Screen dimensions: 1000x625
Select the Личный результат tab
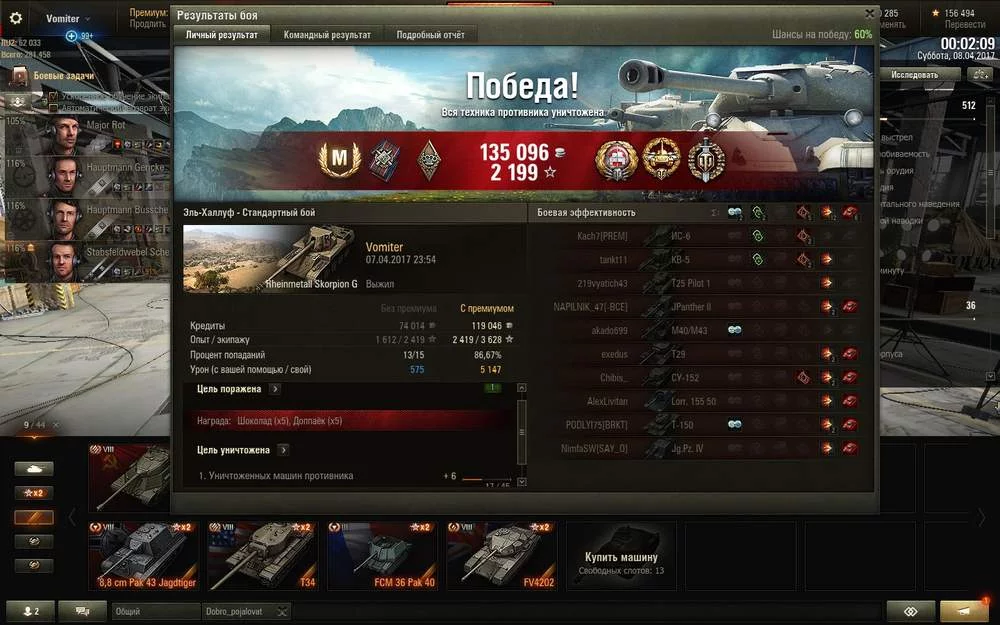(x=221, y=35)
